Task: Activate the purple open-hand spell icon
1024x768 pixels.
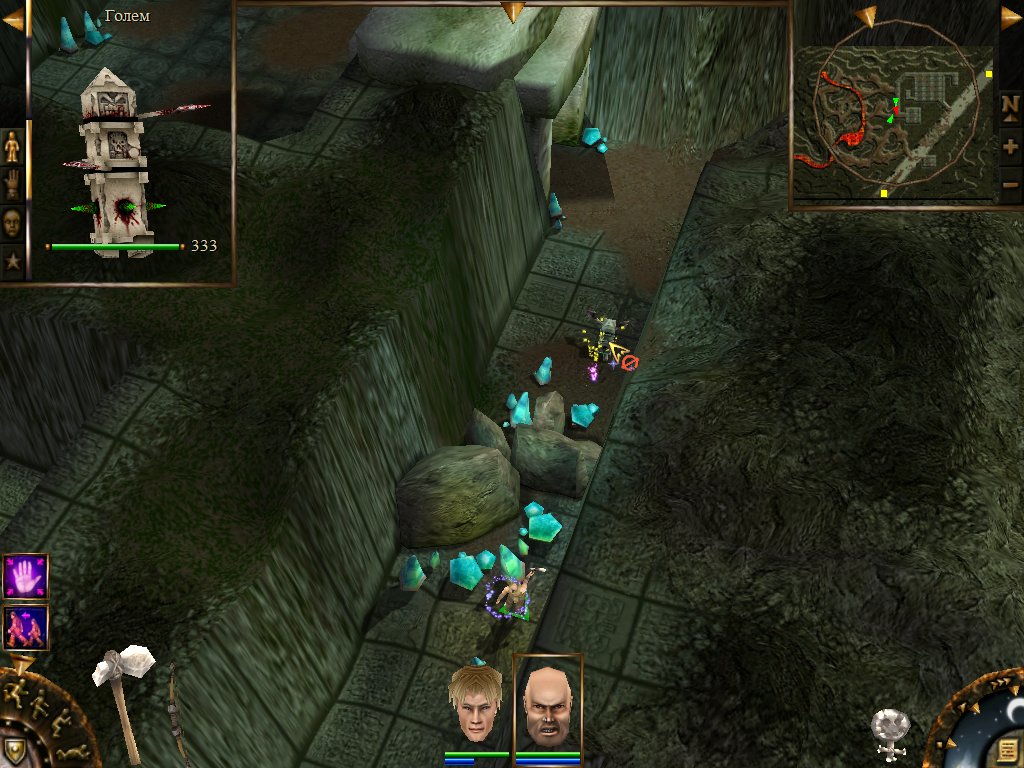Action: coord(26,576)
